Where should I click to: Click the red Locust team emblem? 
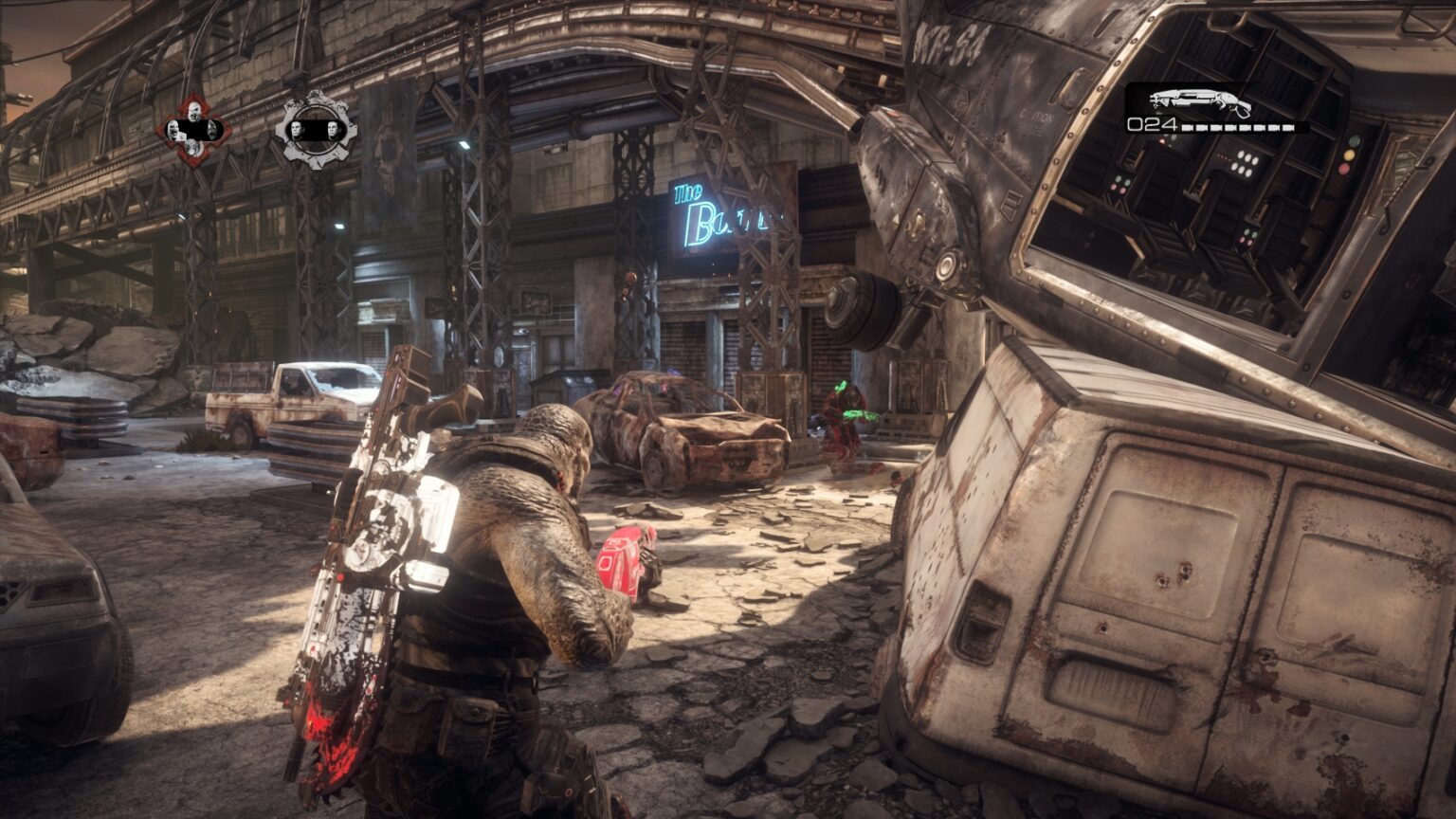pos(192,130)
